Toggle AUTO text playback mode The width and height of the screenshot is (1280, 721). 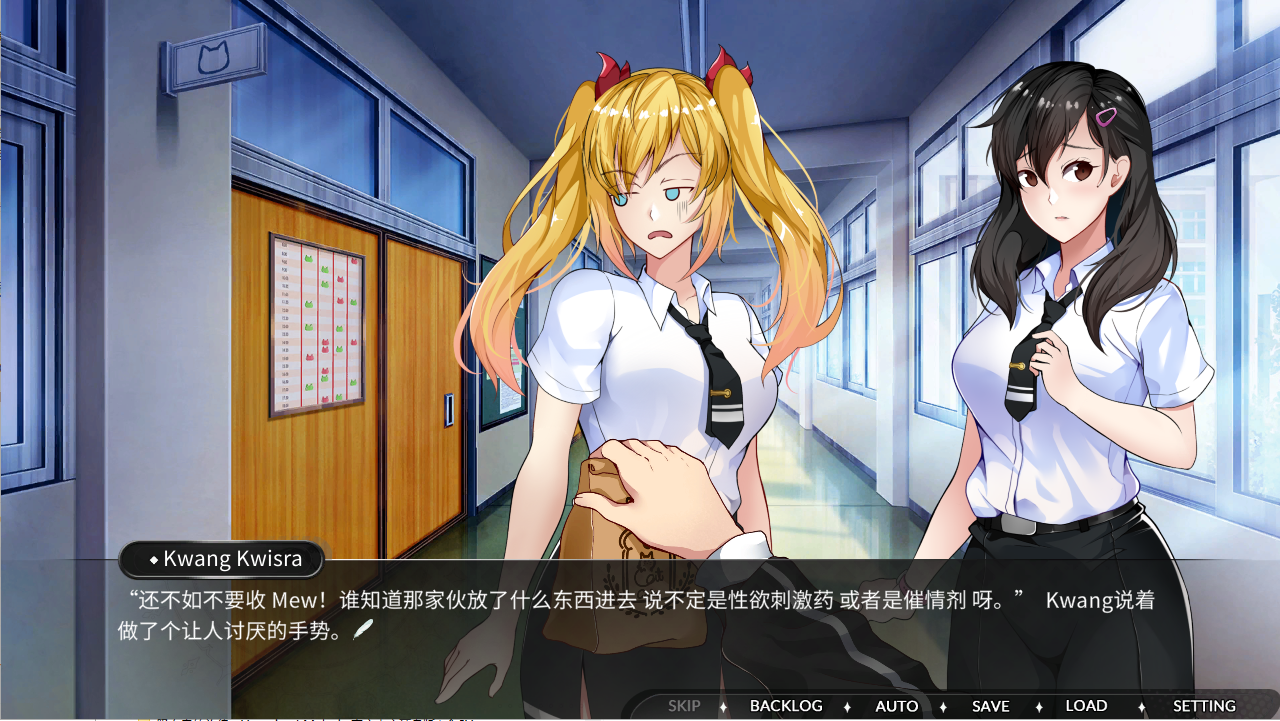pos(896,705)
